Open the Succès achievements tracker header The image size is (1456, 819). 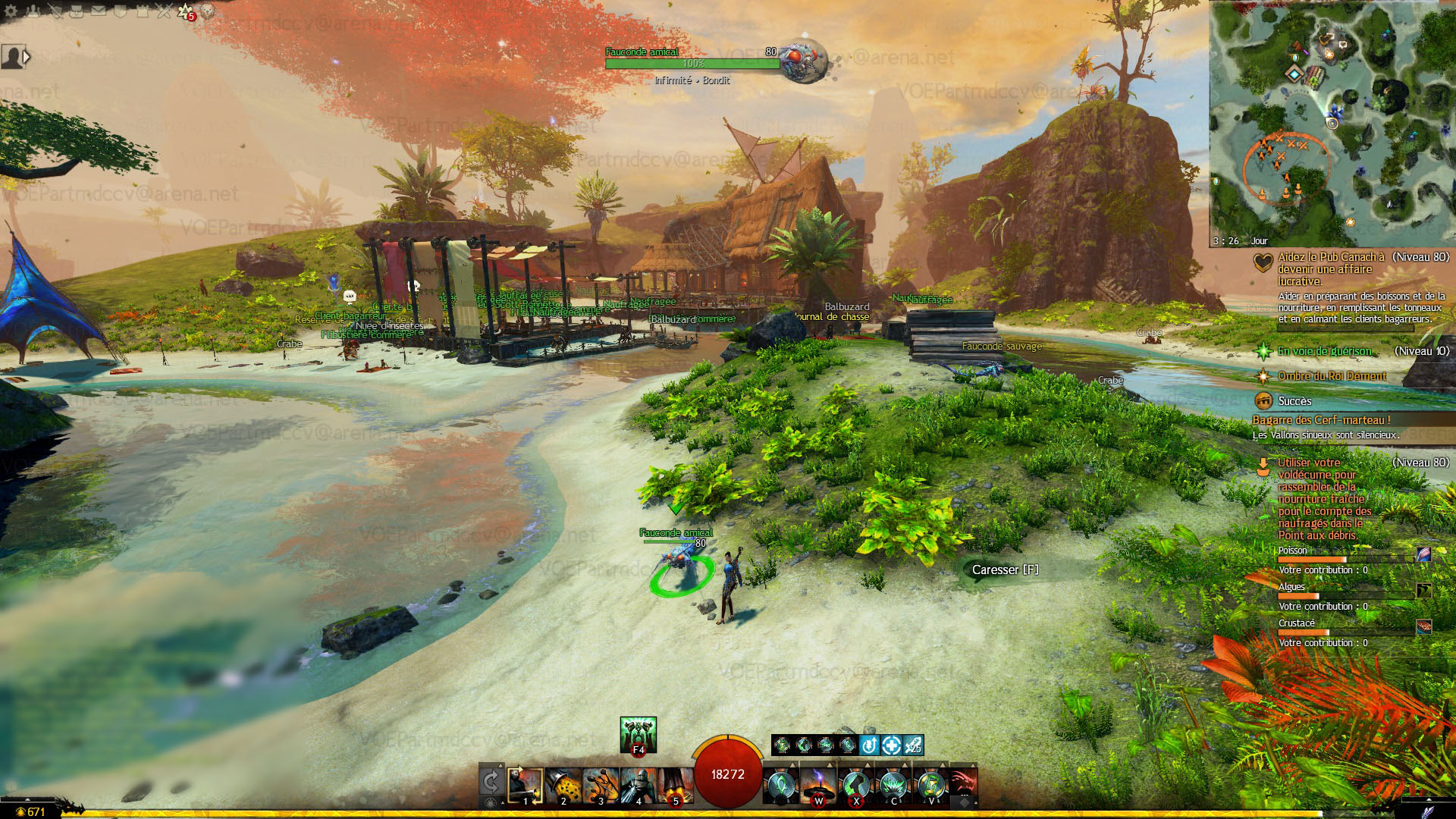[1294, 401]
